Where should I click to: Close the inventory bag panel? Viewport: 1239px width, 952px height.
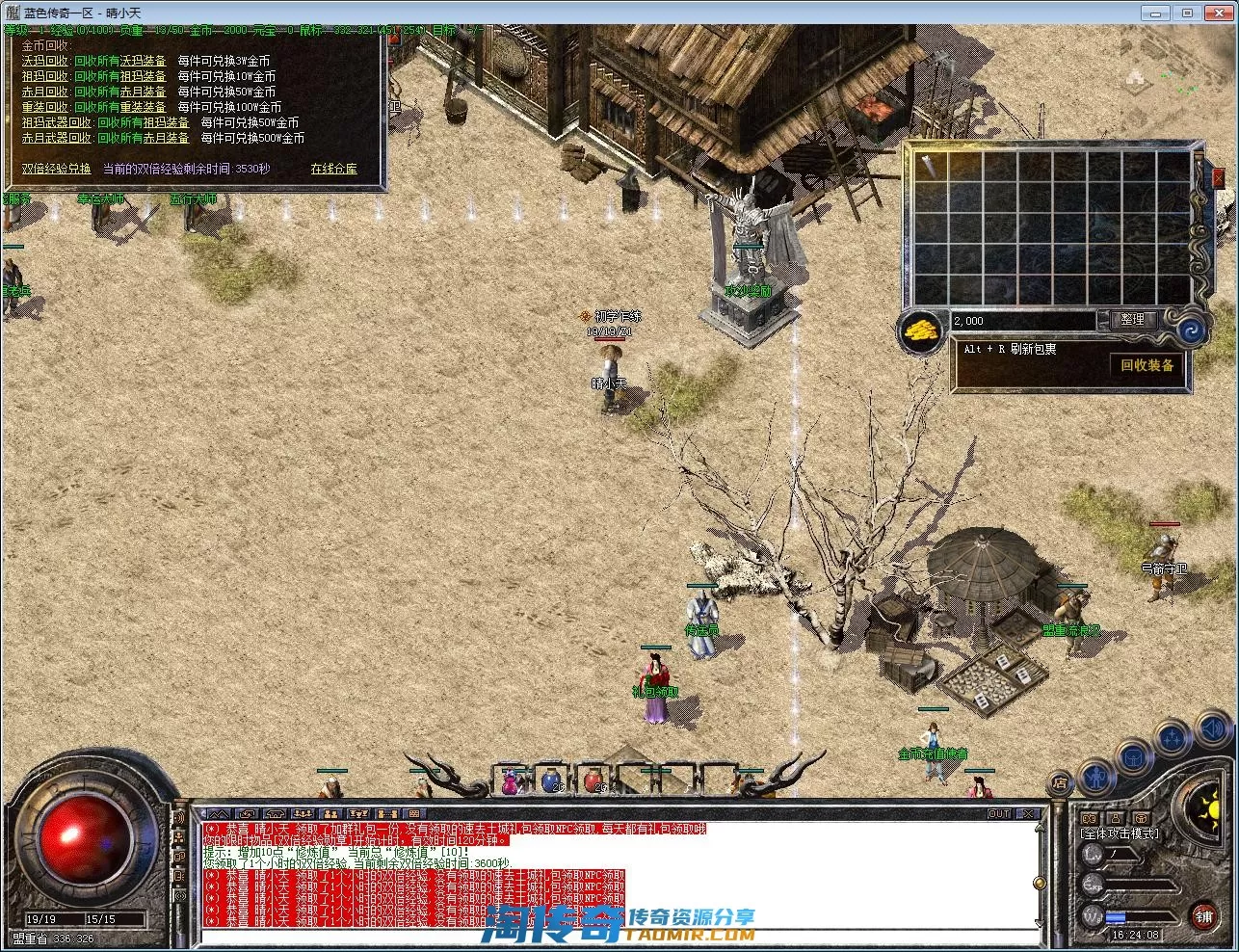click(x=1218, y=177)
